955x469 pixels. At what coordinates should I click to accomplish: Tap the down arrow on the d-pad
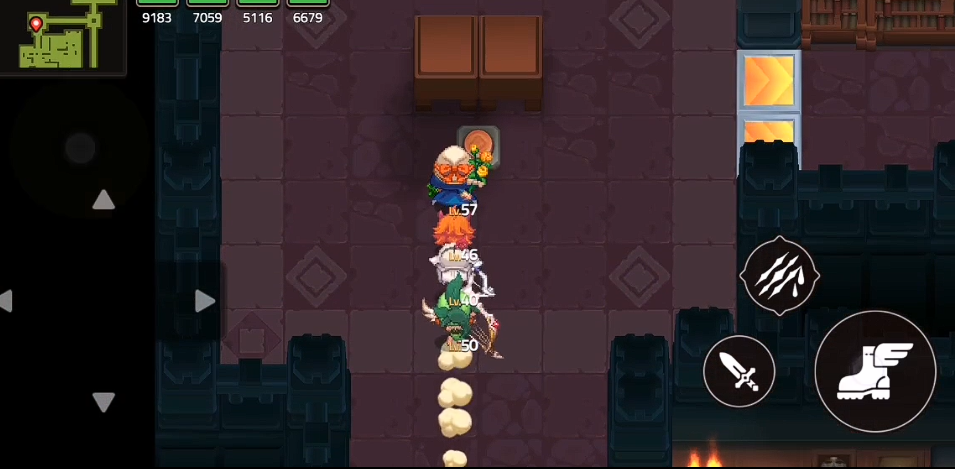pyautogui.click(x=103, y=402)
